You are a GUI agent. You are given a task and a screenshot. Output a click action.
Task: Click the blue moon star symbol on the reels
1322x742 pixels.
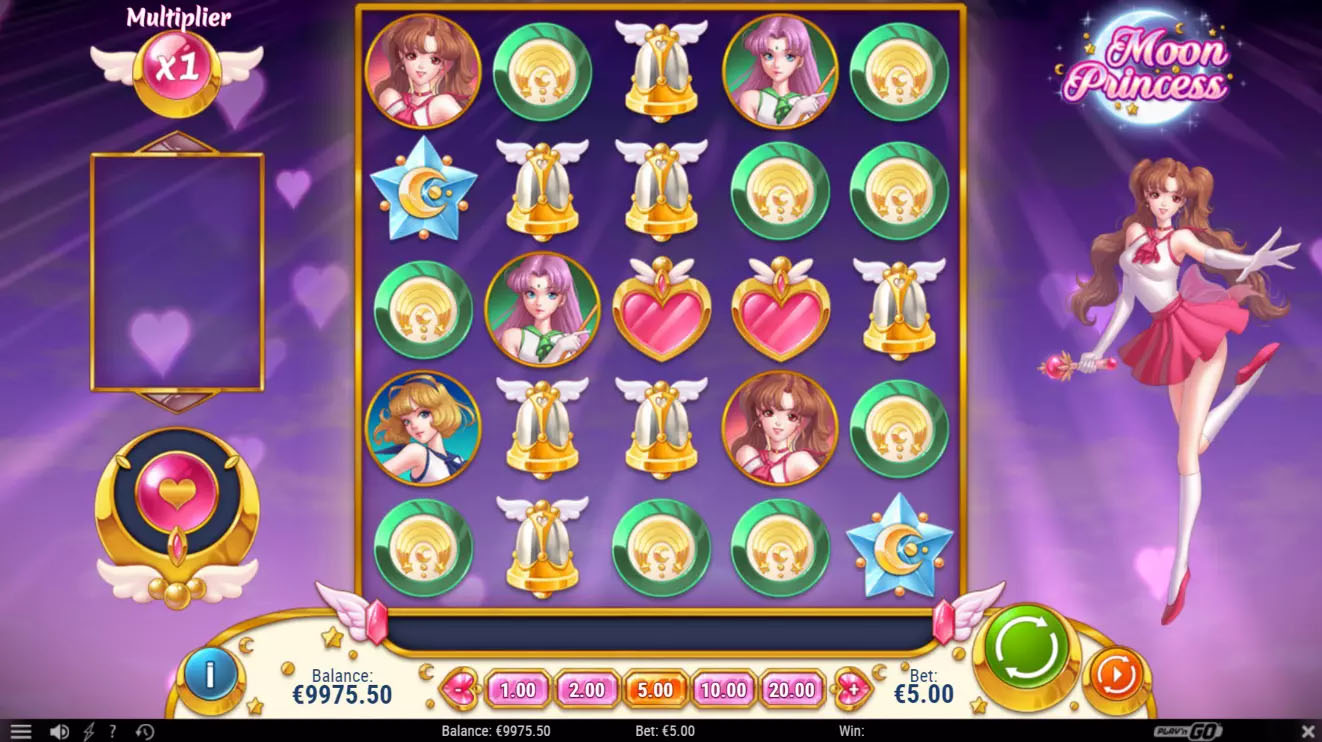(898, 545)
